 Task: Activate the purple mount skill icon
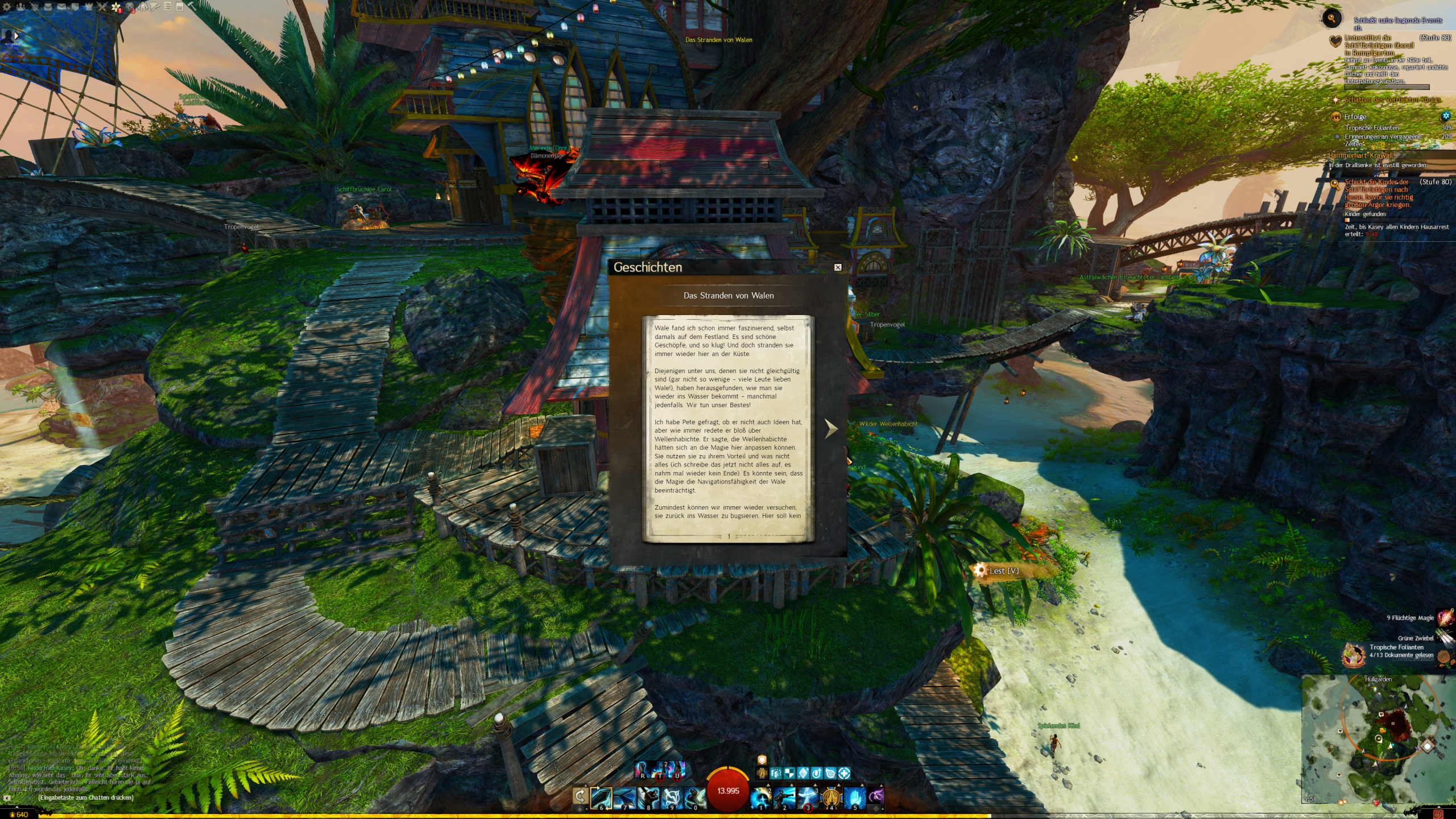pos(876,796)
